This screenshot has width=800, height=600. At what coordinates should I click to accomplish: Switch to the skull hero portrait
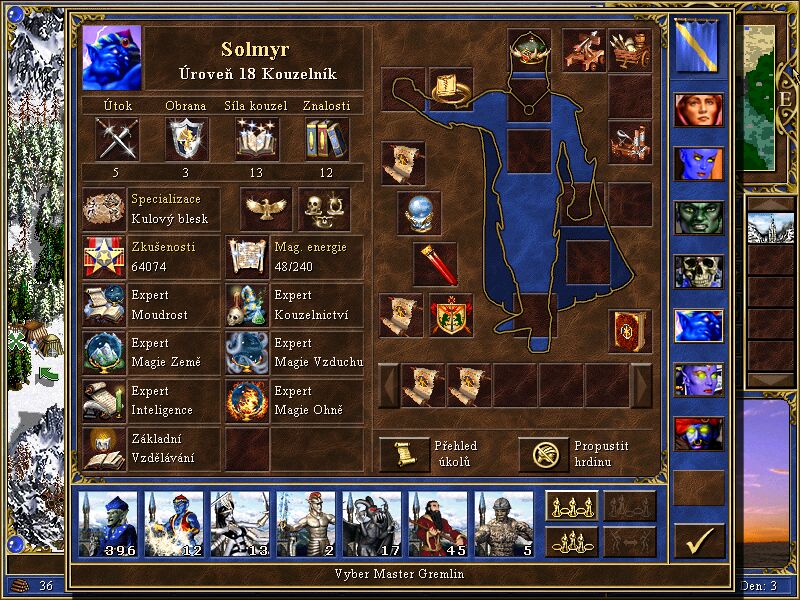tap(697, 271)
